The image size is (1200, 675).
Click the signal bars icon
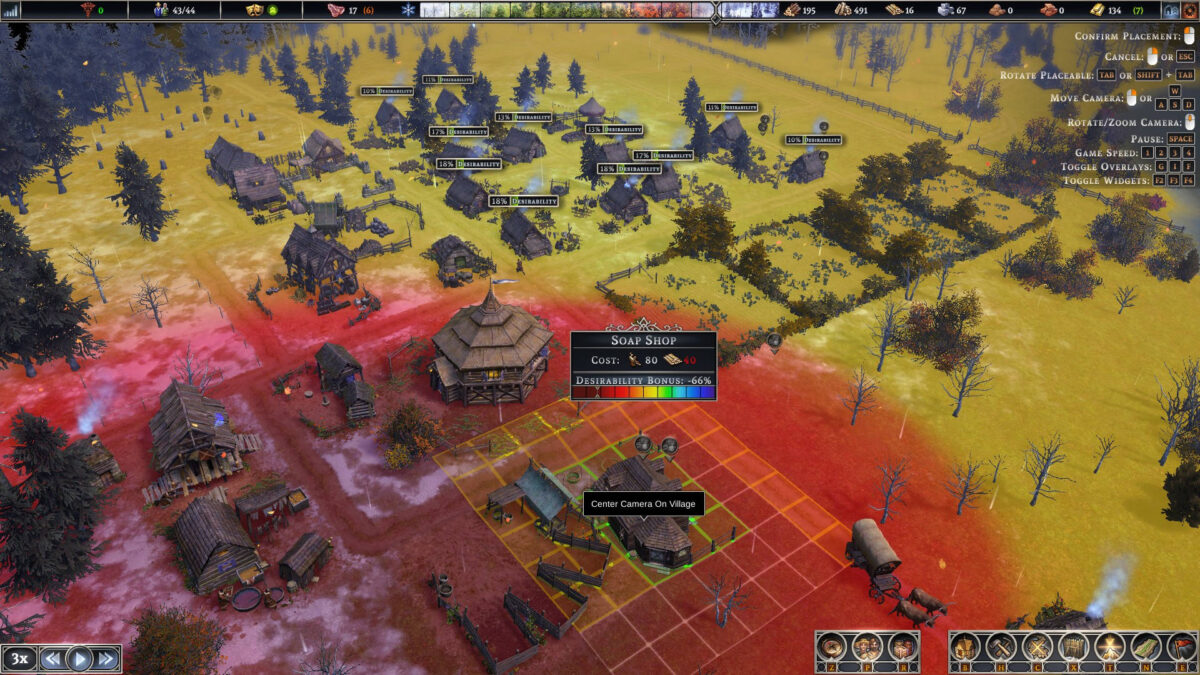(12, 10)
